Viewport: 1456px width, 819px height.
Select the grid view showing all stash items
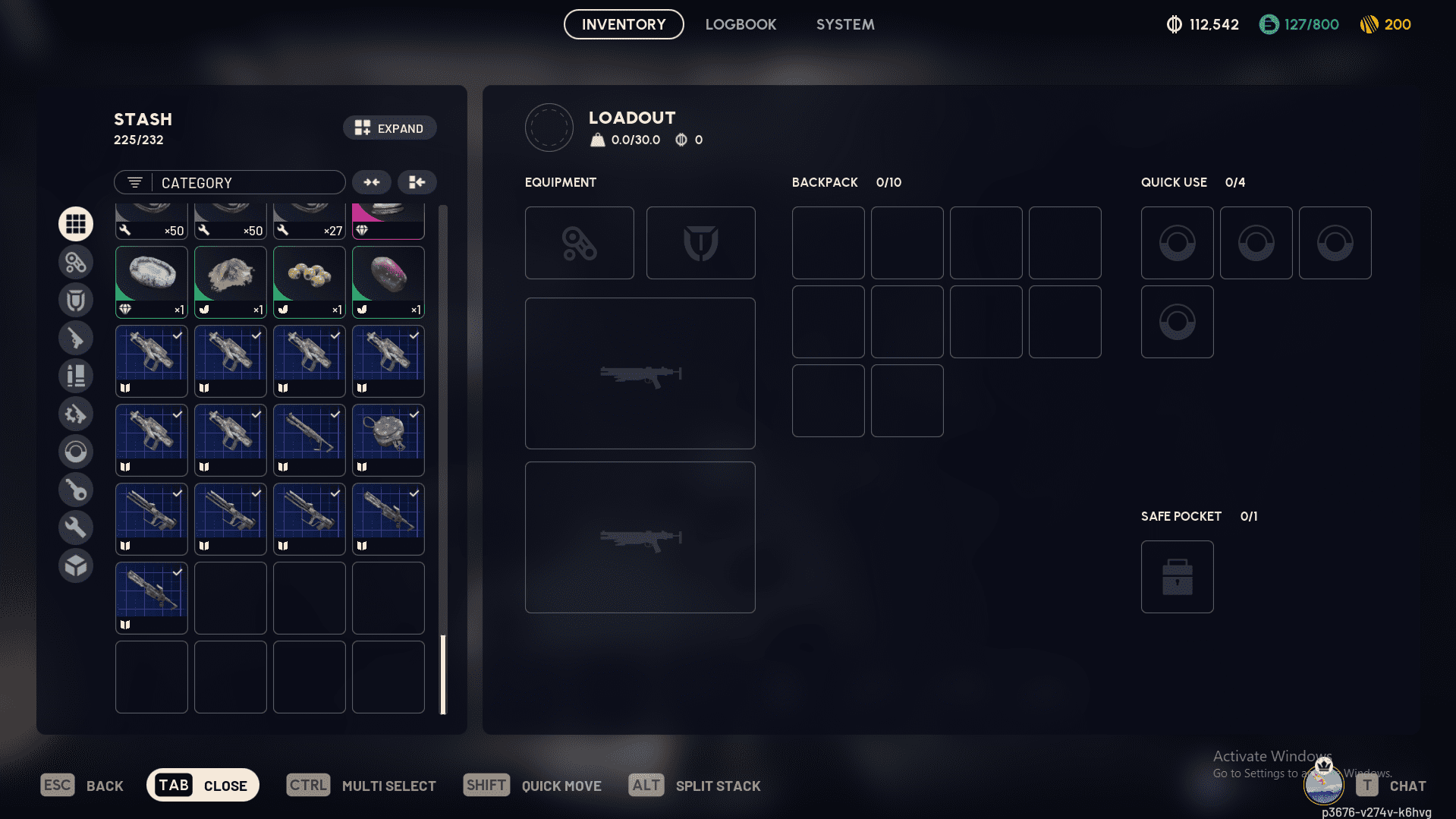tap(76, 223)
